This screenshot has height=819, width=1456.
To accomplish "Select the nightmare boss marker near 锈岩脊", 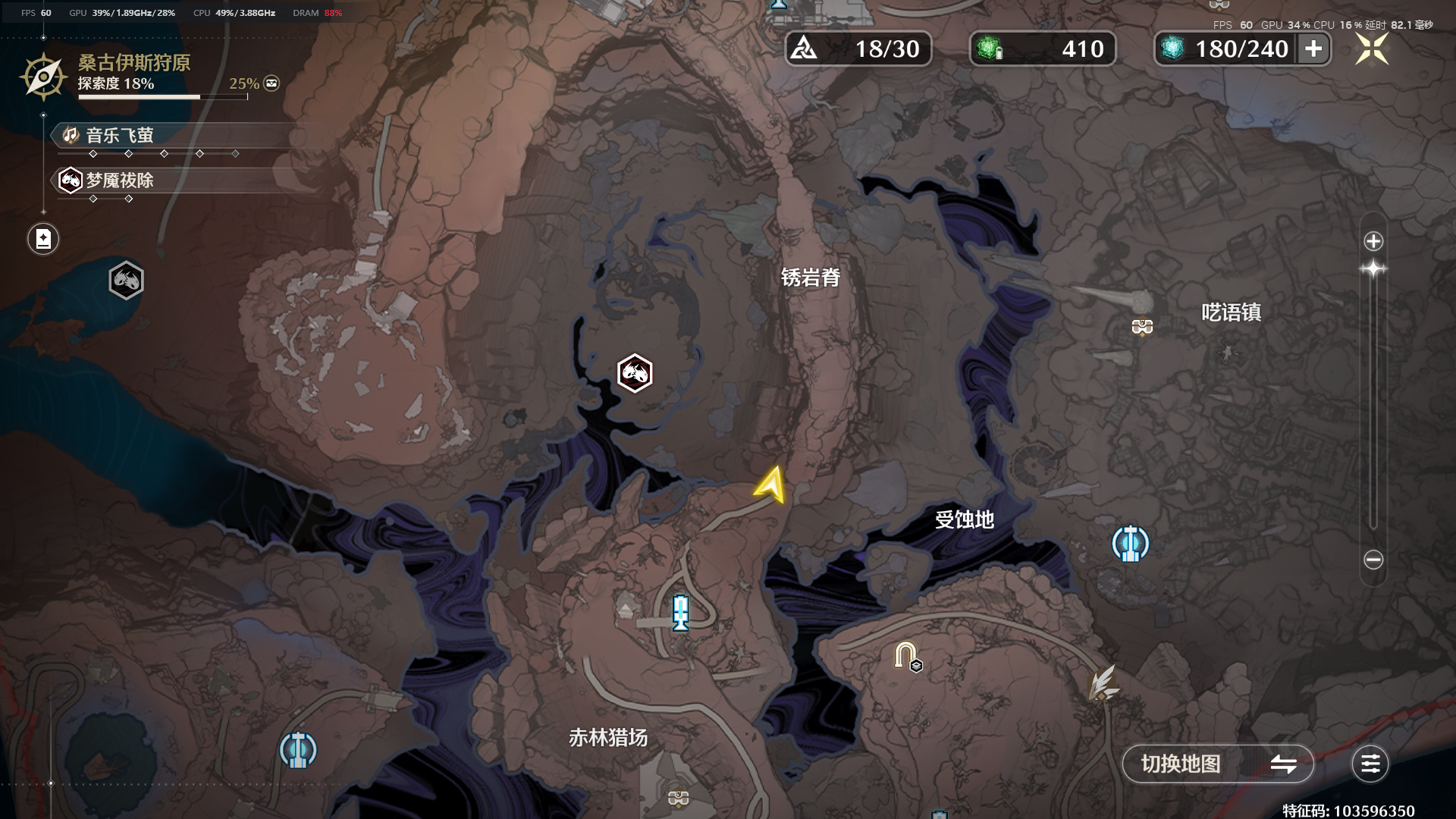I will (x=634, y=373).
